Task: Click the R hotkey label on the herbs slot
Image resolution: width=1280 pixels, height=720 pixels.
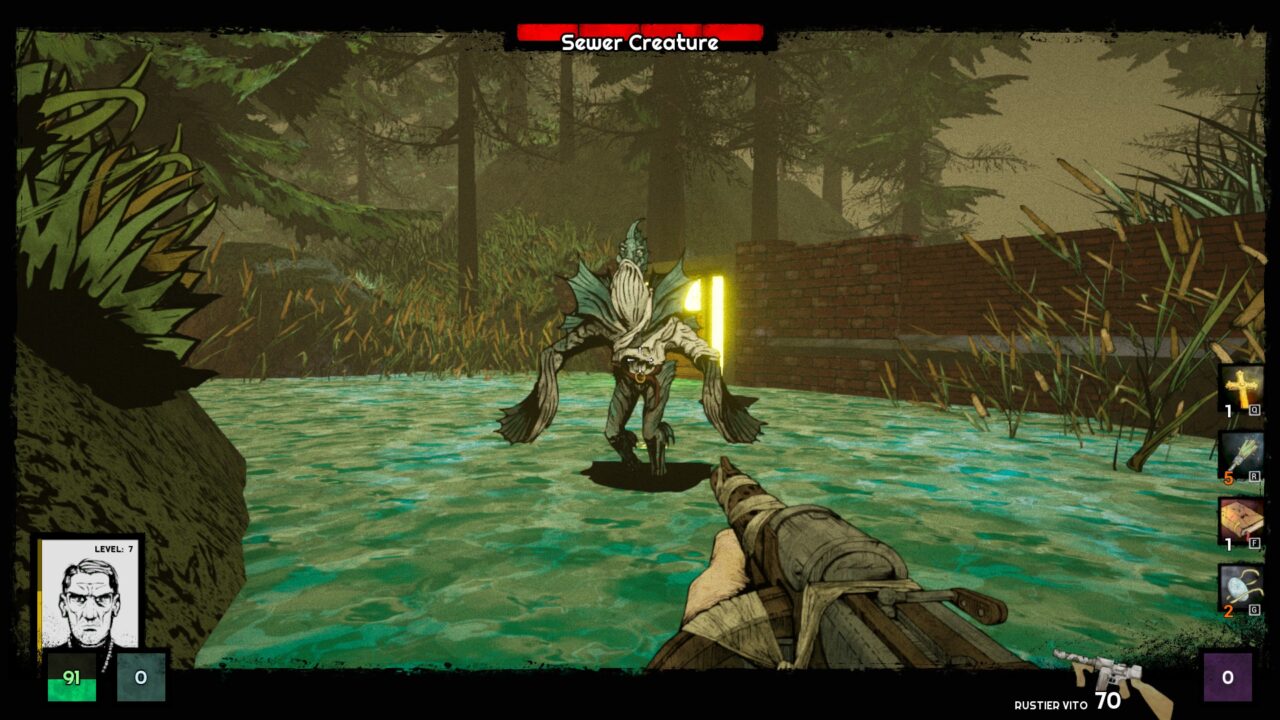Action: click(x=1254, y=477)
